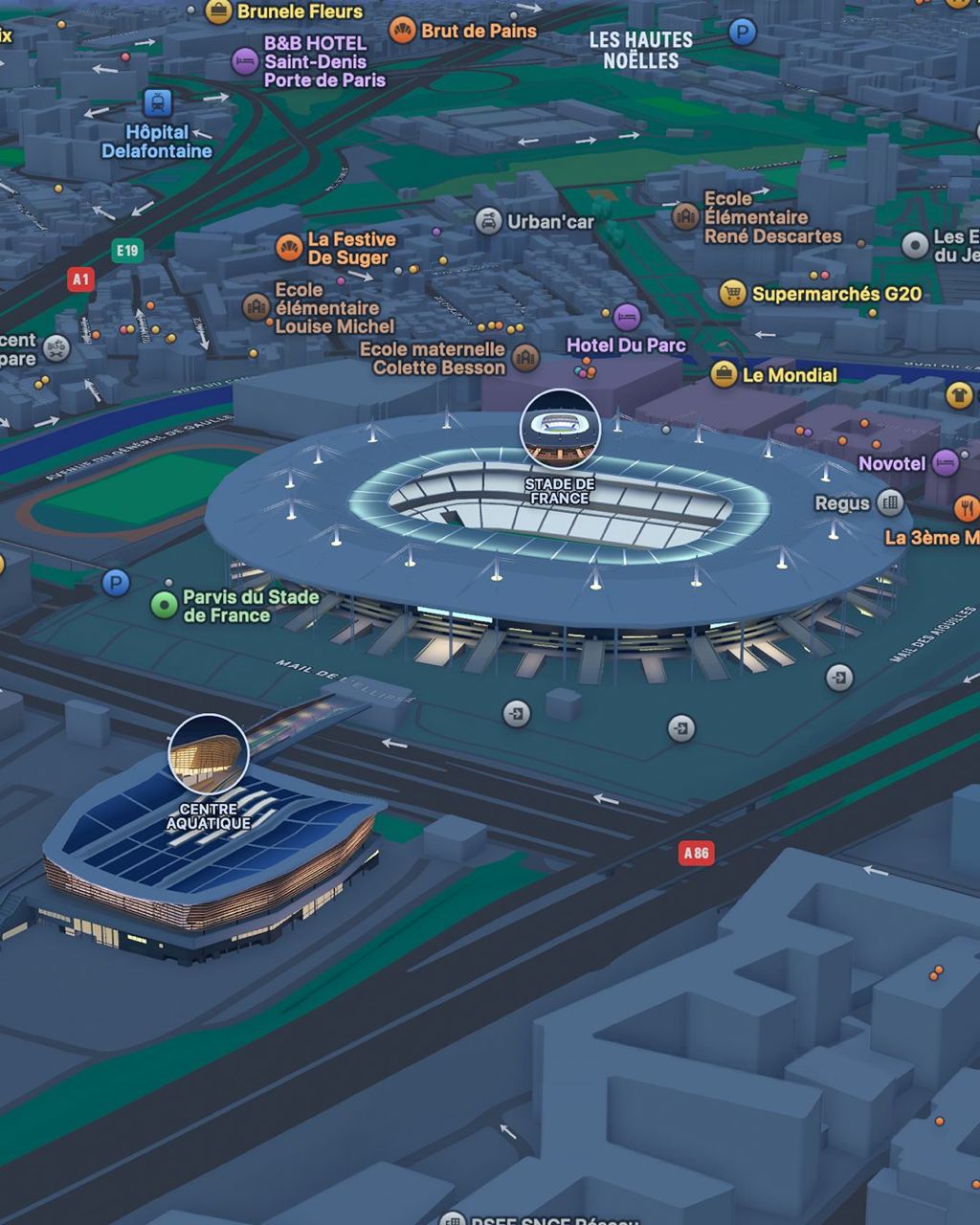Open the Novotel hotel marker
Image resolution: width=980 pixels, height=1225 pixels.
pyautogui.click(x=946, y=463)
